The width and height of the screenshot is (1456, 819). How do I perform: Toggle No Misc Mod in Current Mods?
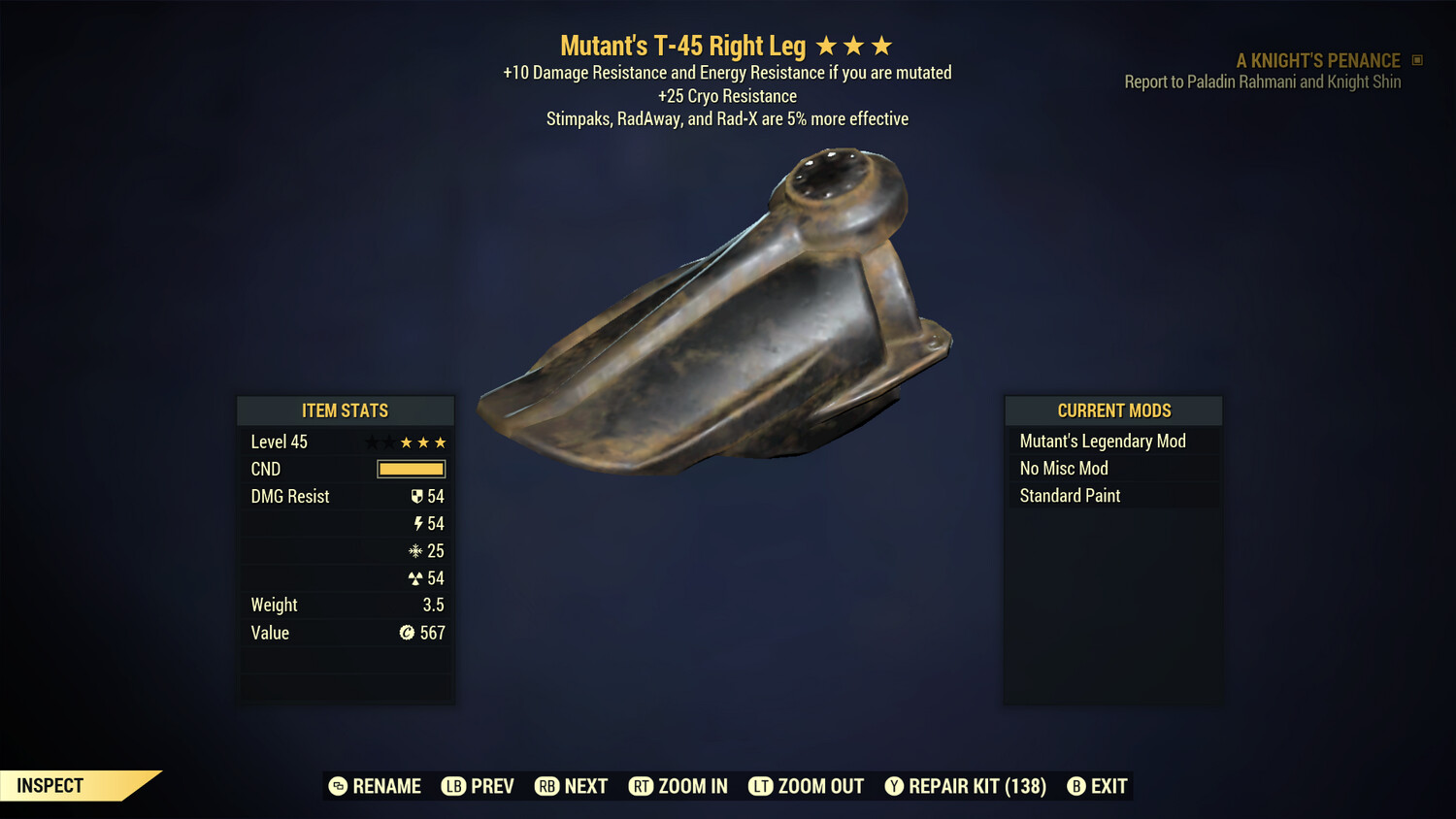tap(1063, 468)
